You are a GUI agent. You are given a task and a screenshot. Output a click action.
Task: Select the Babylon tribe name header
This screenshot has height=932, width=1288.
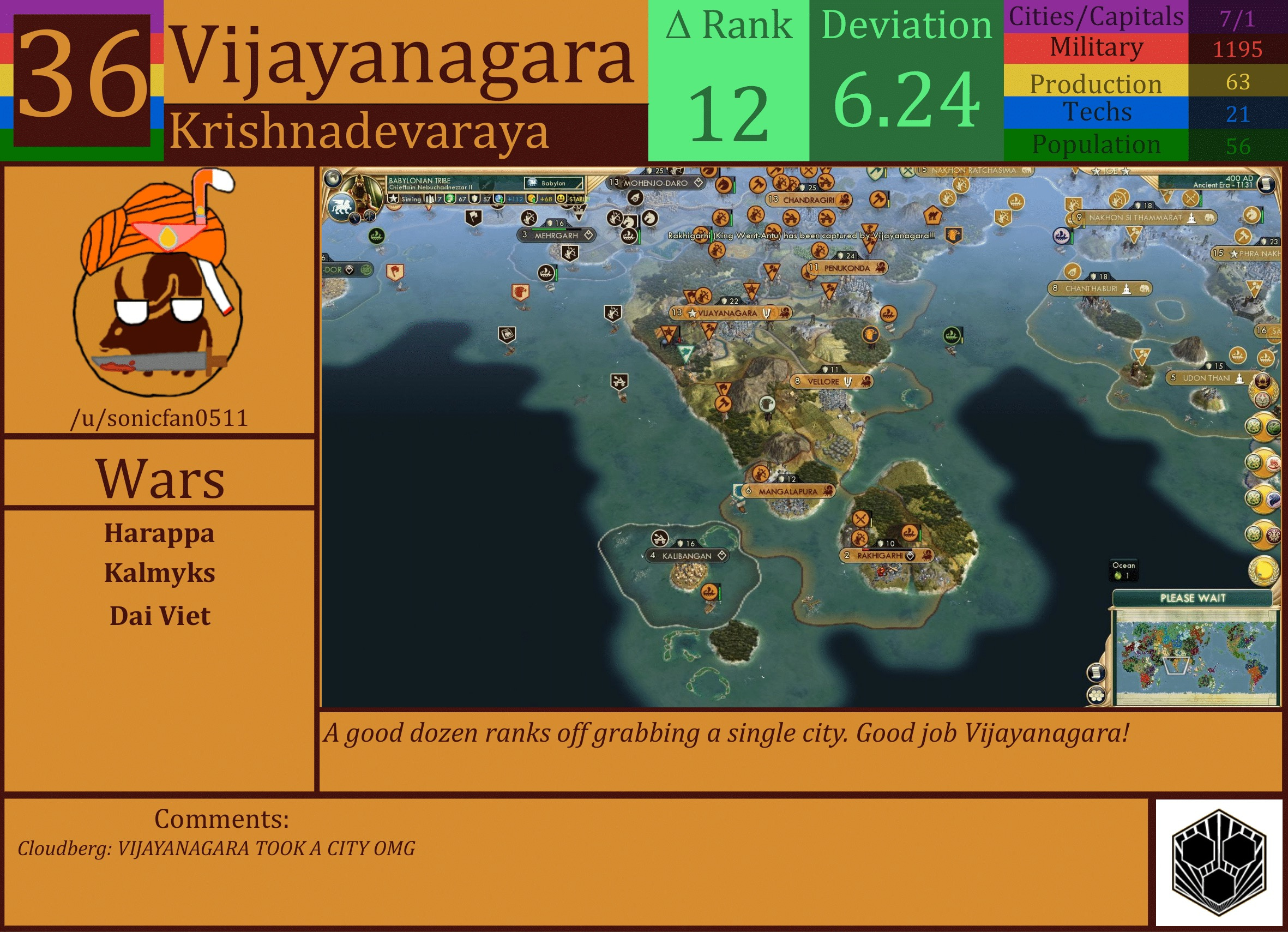point(419,179)
